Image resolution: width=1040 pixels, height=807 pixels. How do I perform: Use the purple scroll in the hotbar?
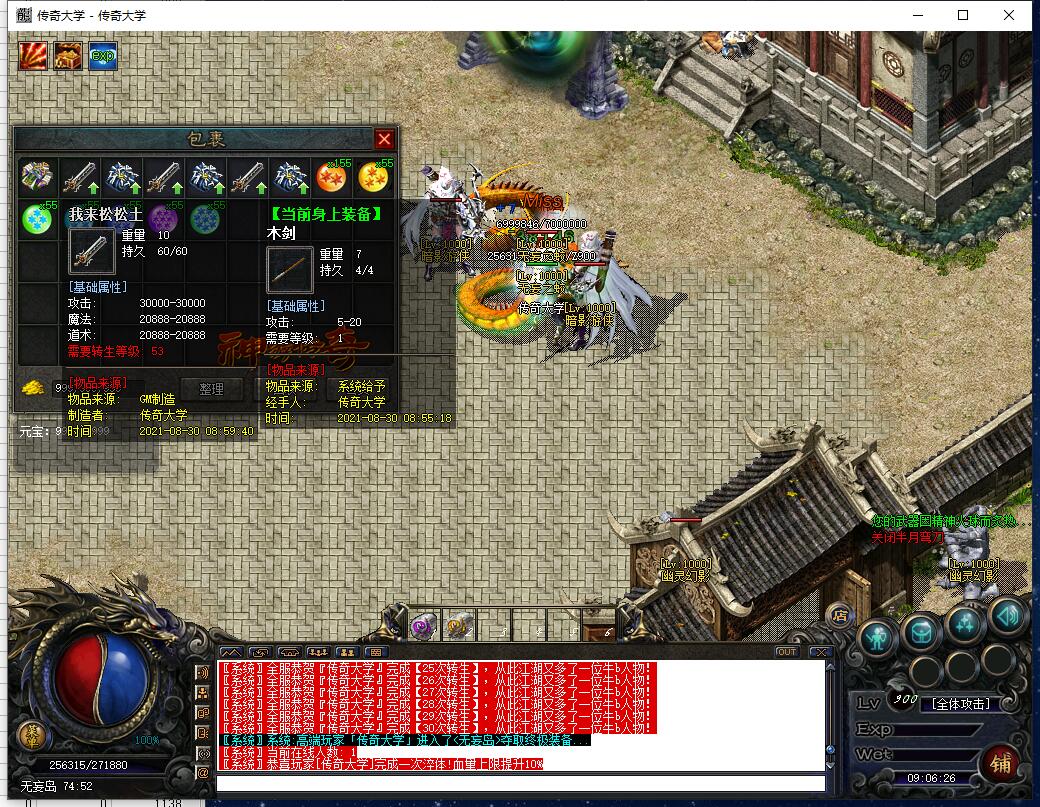pyautogui.click(x=421, y=626)
